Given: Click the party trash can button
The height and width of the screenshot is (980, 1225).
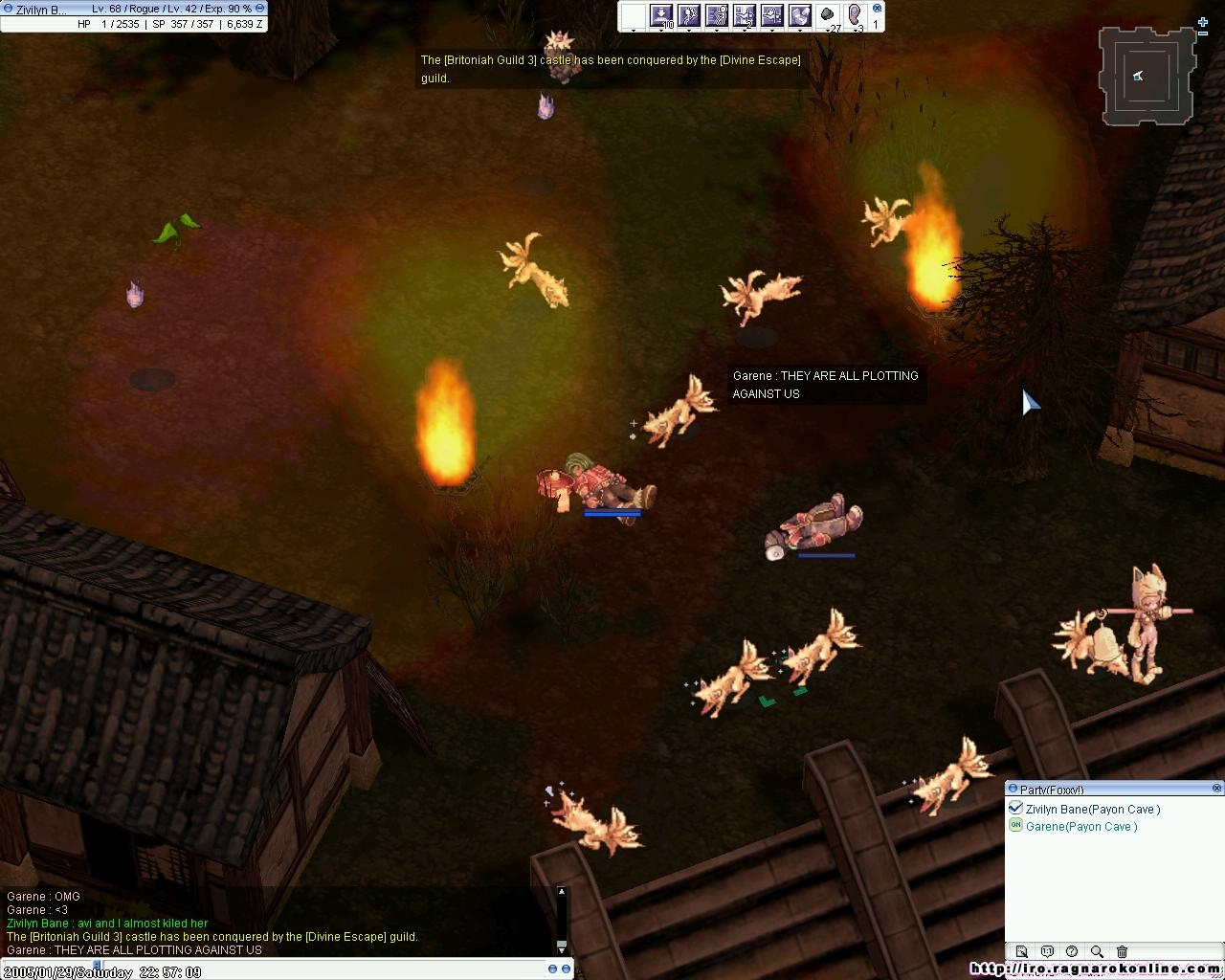Looking at the screenshot, I should [x=1122, y=951].
